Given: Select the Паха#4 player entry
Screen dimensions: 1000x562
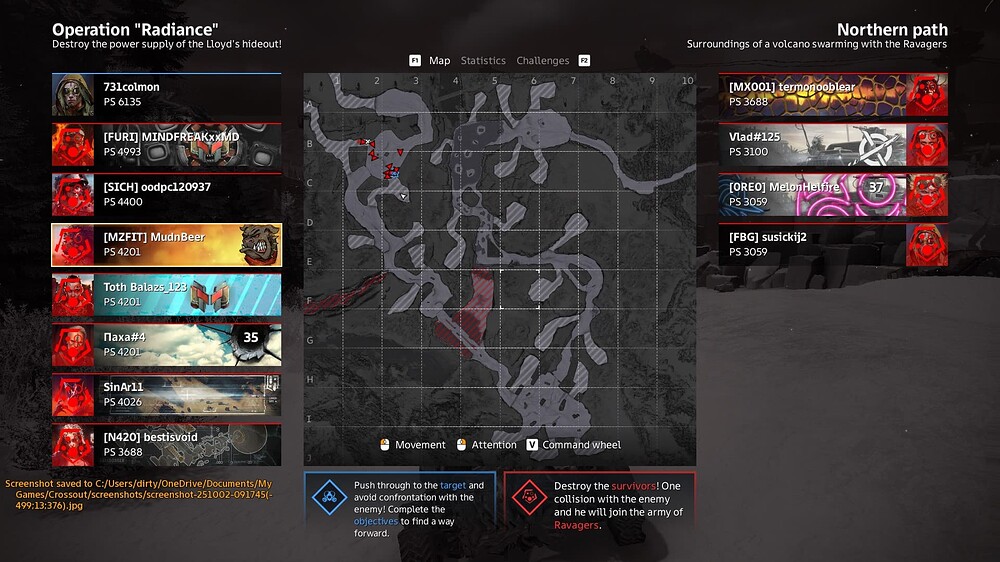Looking at the screenshot, I should [166, 345].
